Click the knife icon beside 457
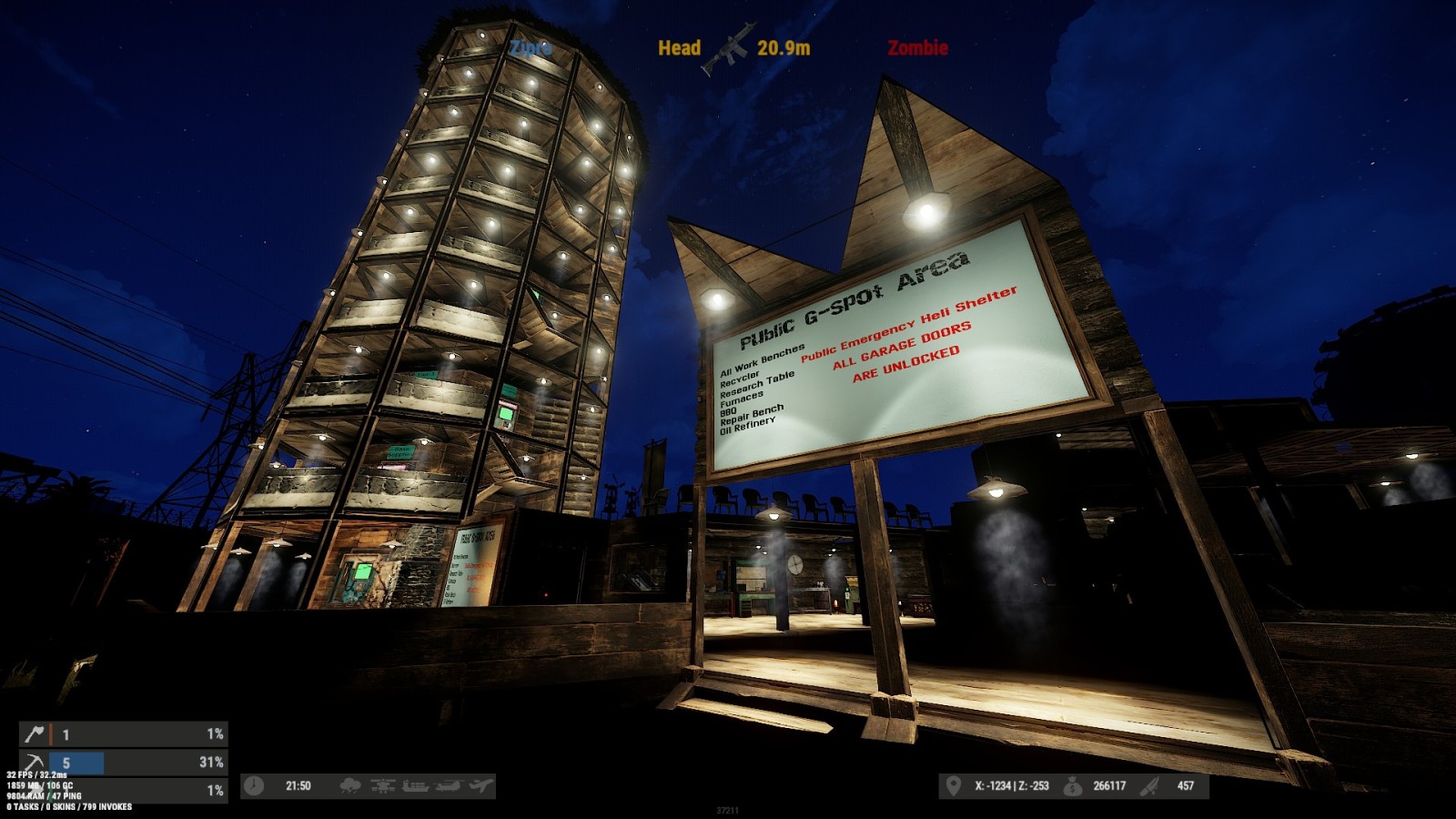Screen dimensions: 1456x819 [1149, 785]
